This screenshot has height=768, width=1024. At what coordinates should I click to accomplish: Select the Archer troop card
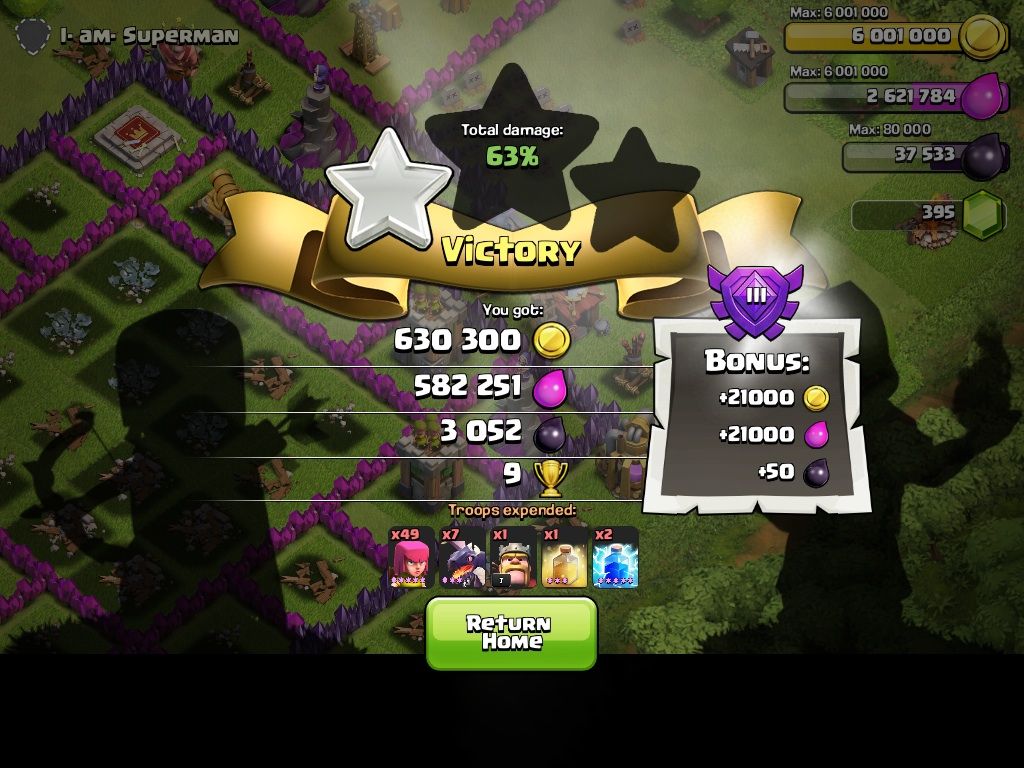(411, 558)
